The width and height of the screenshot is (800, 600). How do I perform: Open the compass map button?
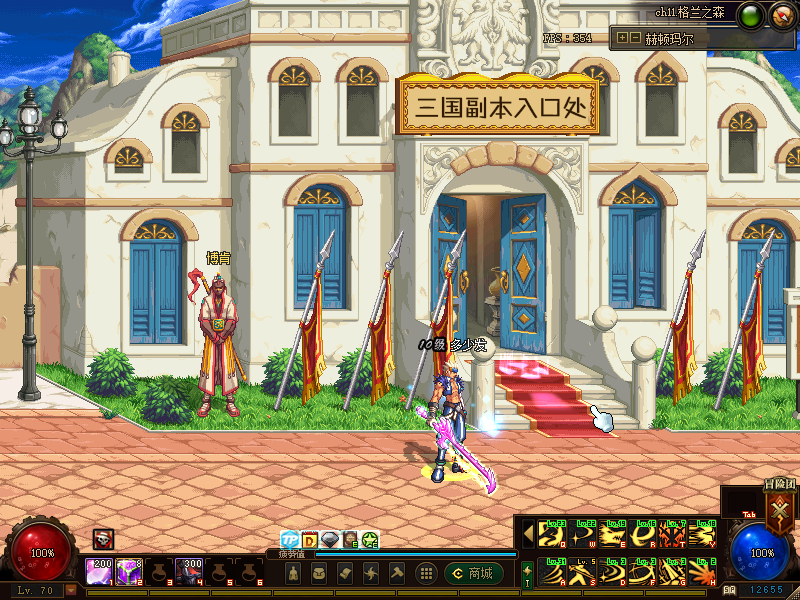click(x=782, y=15)
